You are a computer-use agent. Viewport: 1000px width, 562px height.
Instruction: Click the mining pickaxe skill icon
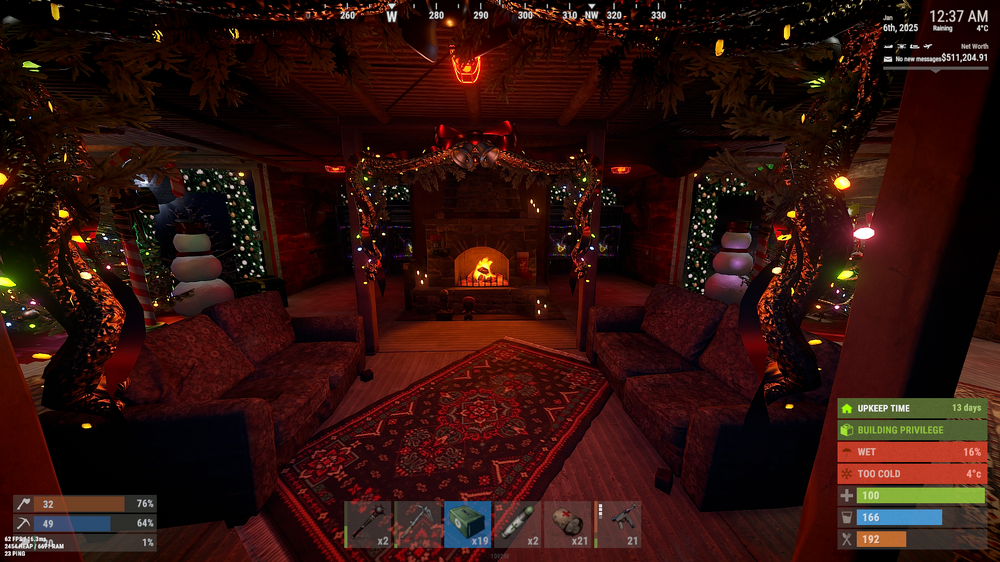click(22, 523)
